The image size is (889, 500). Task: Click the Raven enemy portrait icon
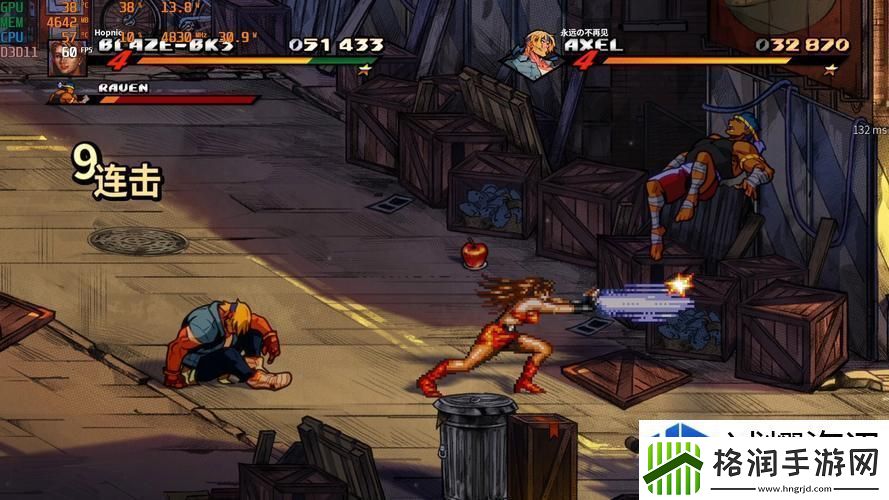coord(66,94)
